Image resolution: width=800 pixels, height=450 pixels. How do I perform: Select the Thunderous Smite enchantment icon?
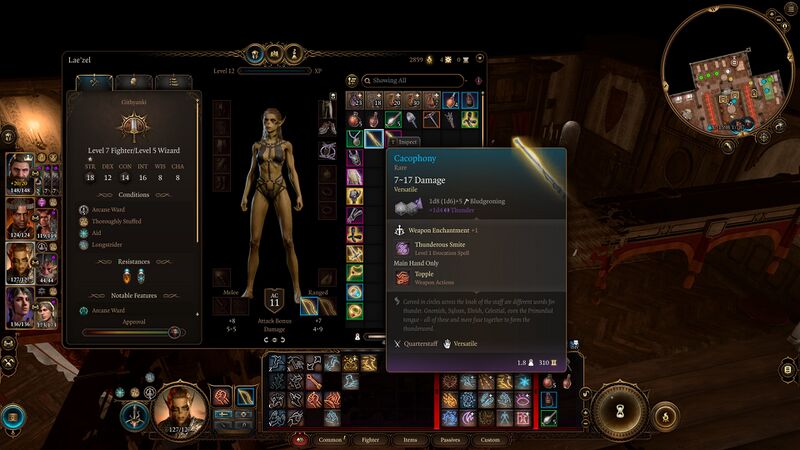(403, 246)
